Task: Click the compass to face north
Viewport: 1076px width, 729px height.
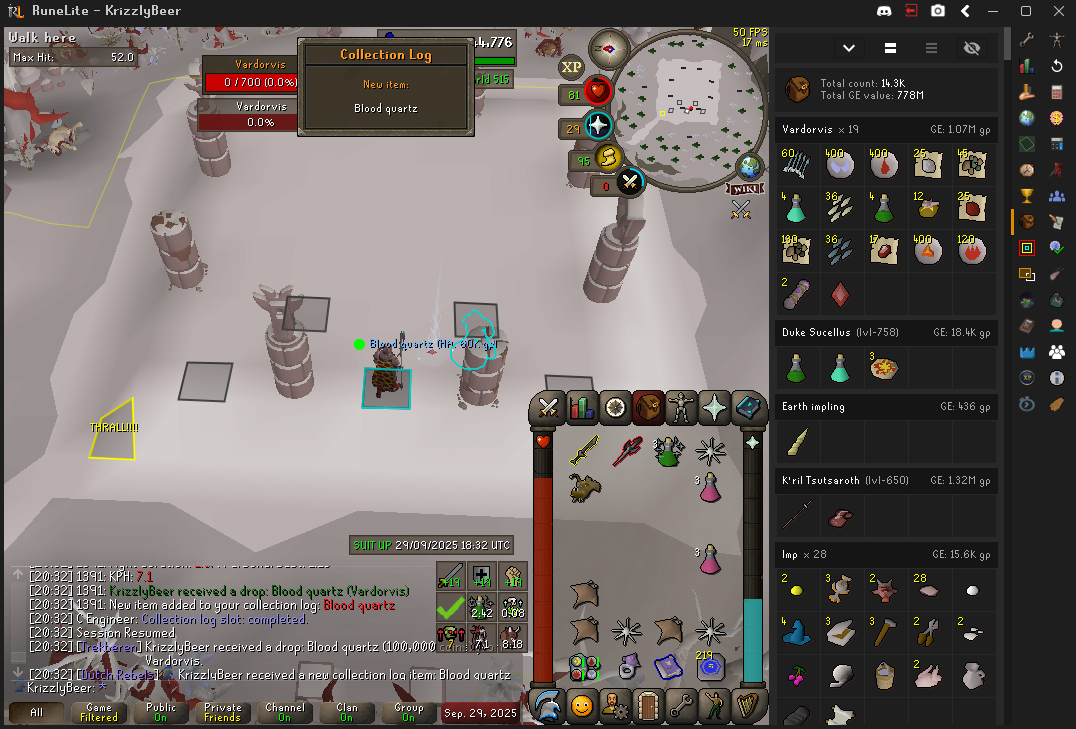Action: tap(607, 47)
